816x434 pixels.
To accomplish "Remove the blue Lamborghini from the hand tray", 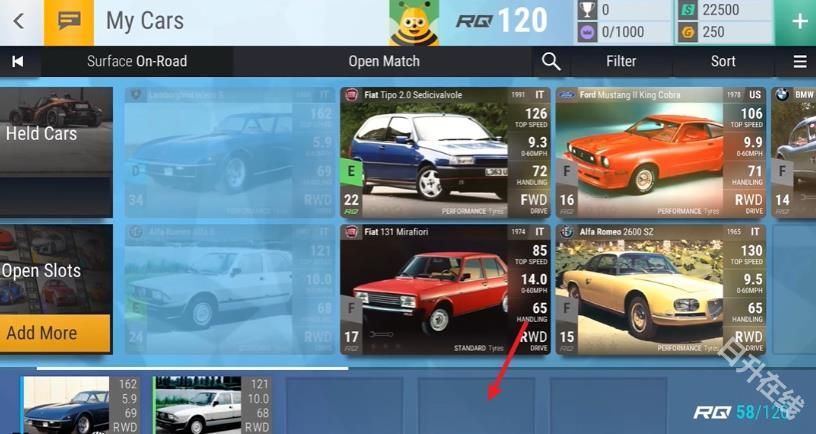I will [82, 405].
